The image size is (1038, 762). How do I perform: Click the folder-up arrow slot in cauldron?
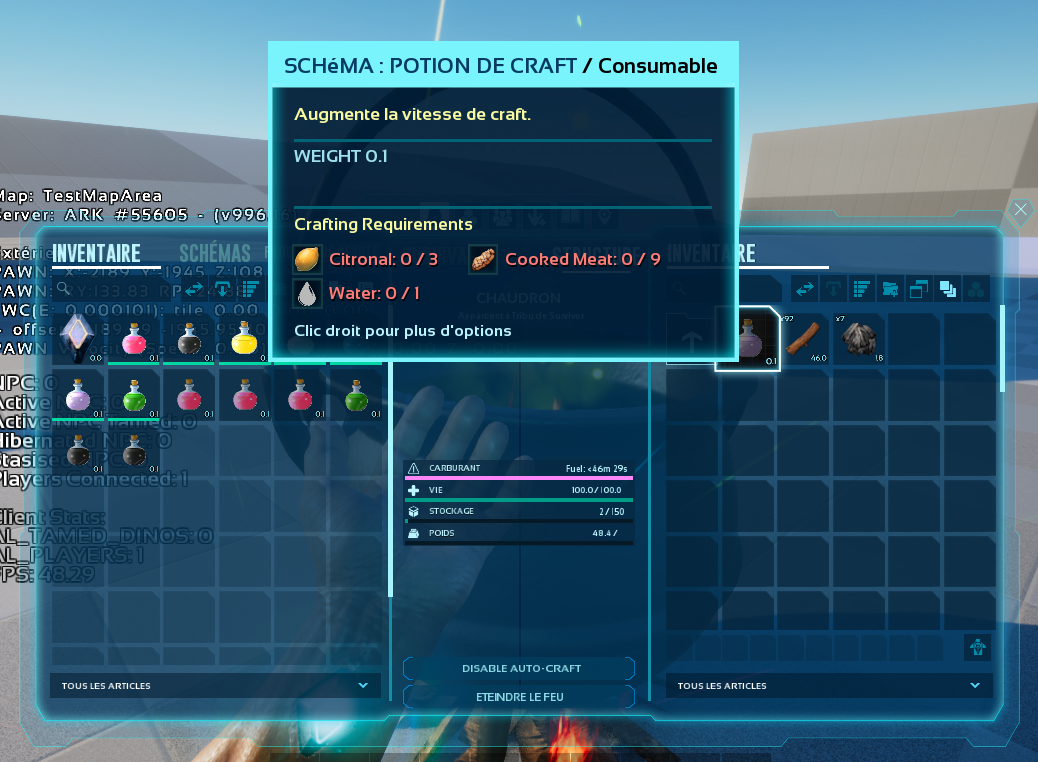691,340
